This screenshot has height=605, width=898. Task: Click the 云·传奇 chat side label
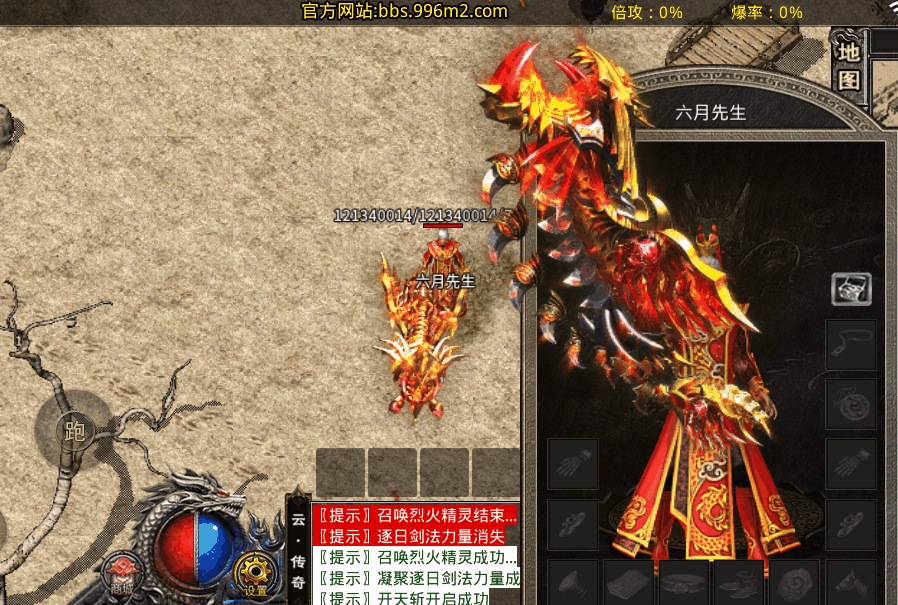pos(298,548)
